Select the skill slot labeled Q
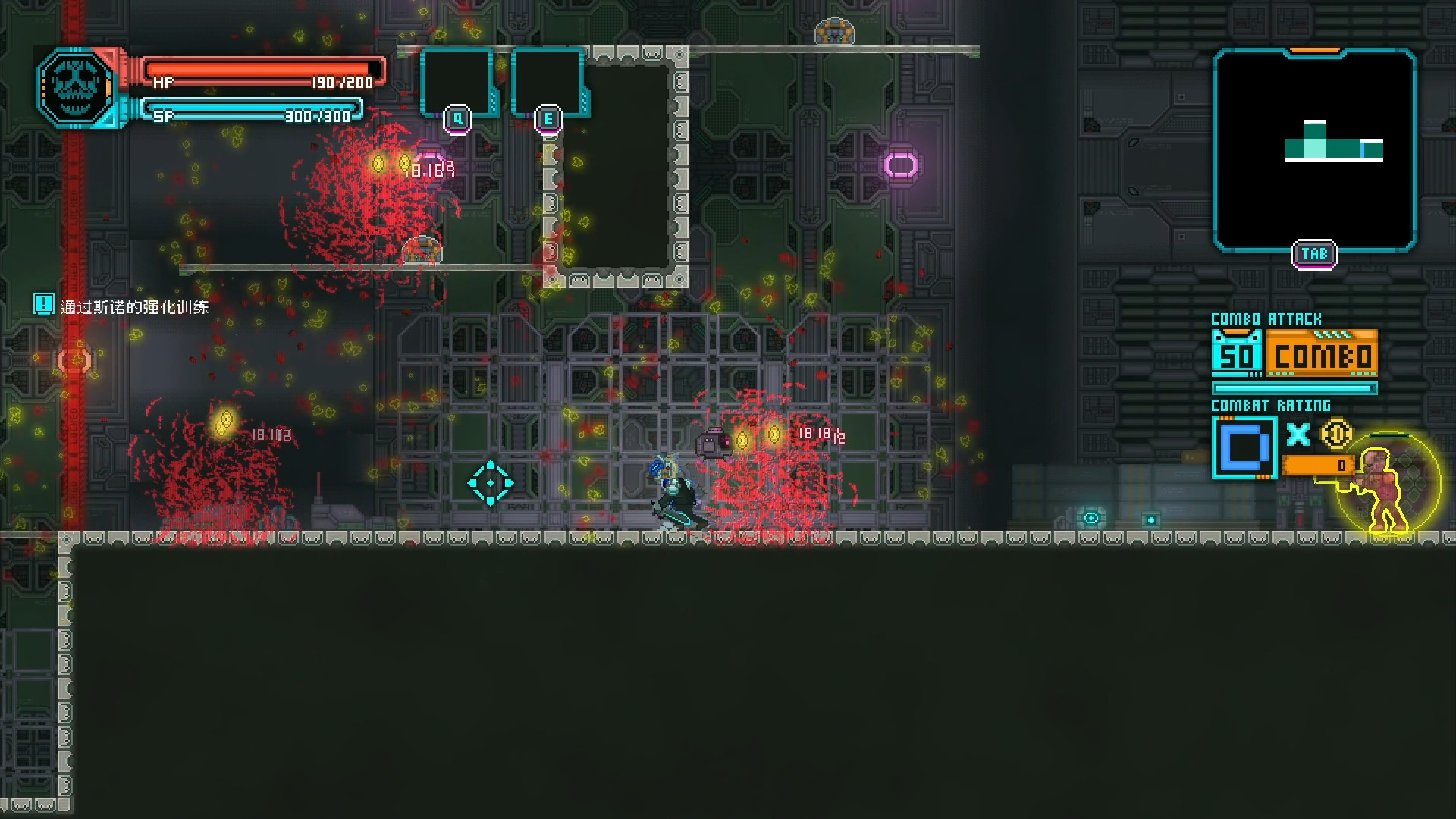 (457, 83)
